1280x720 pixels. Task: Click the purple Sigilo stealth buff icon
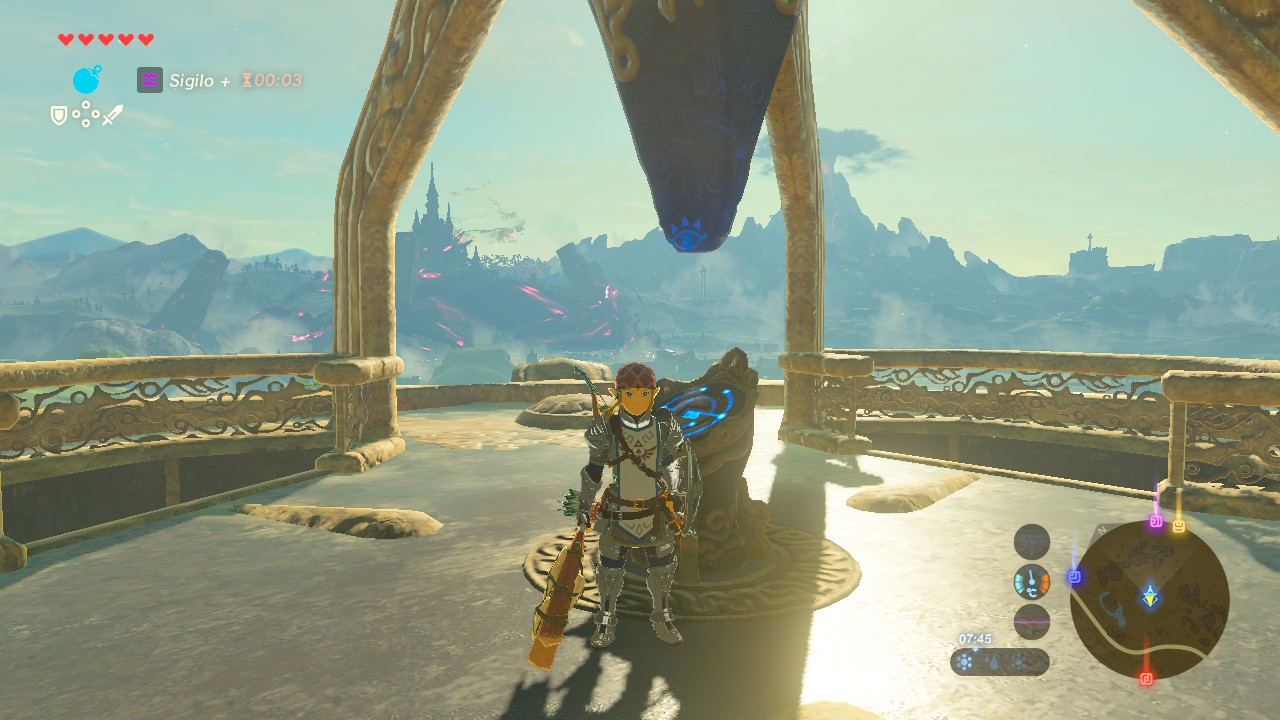[150, 80]
